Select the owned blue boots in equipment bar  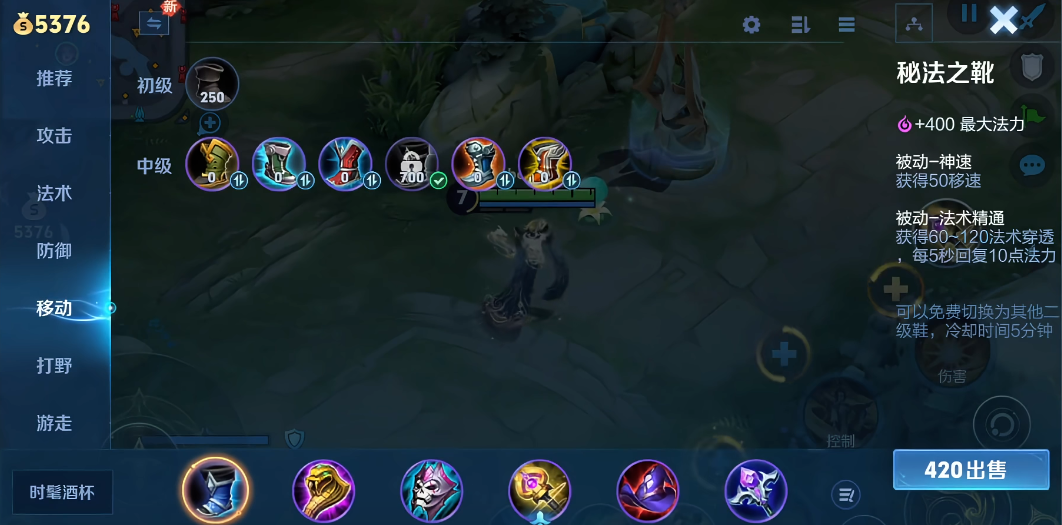[216, 490]
